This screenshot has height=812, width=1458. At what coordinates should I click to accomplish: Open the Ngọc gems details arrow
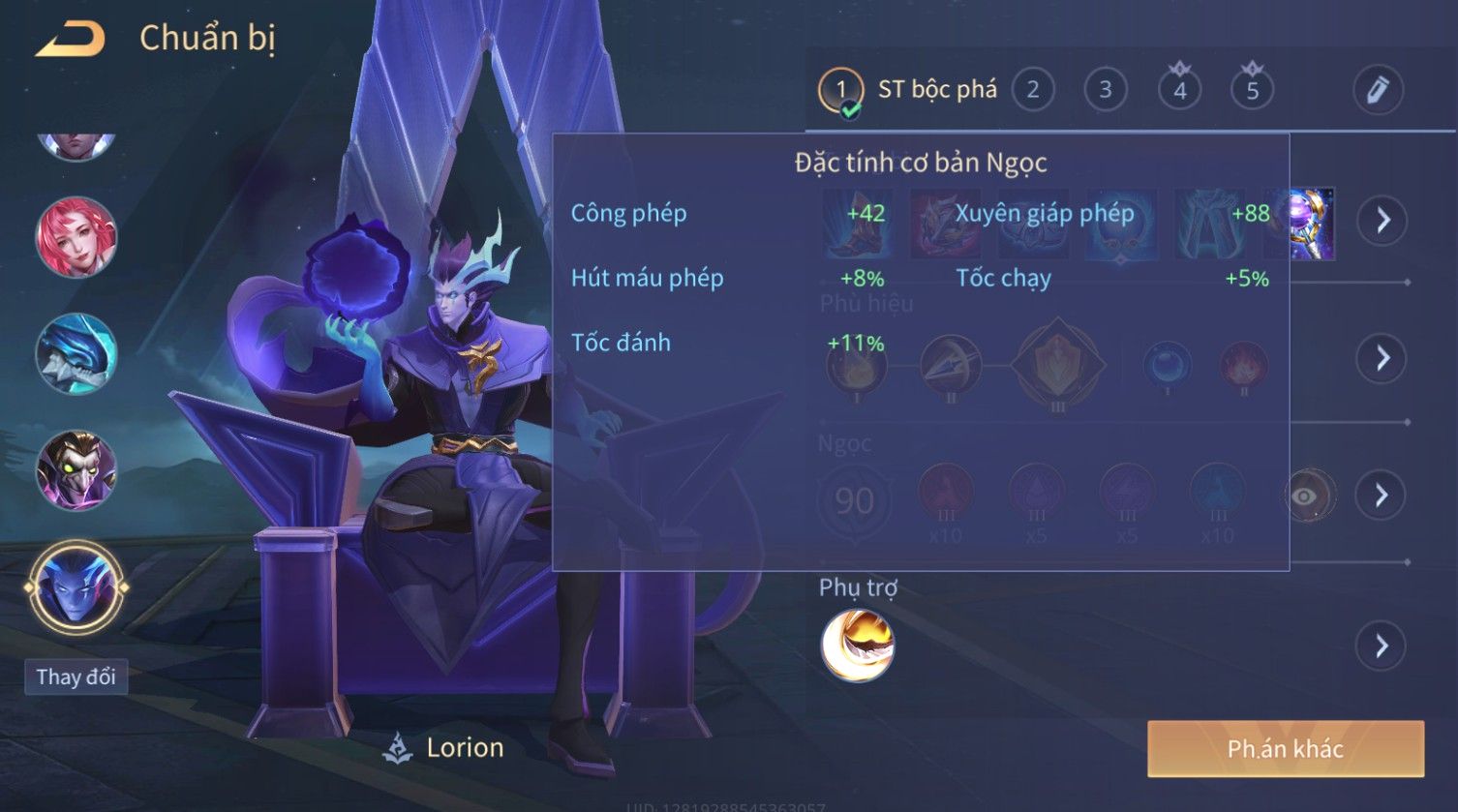1382,496
